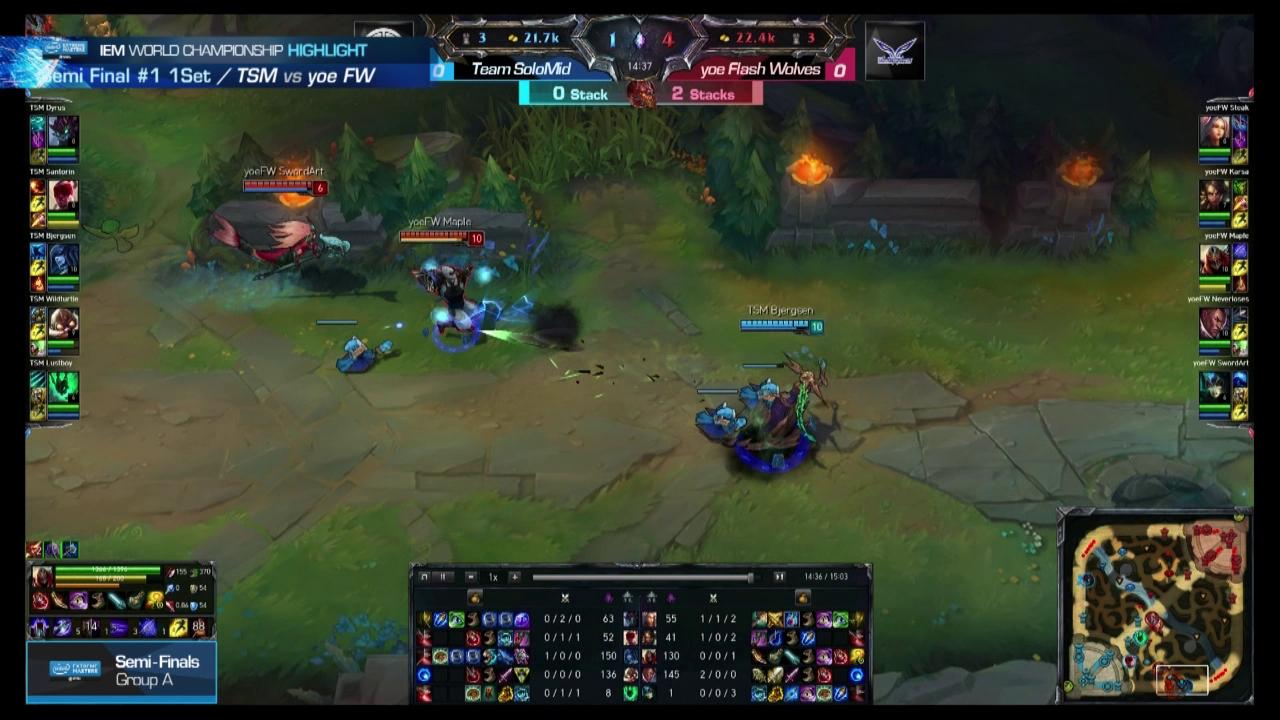Click the TSM team logo at top center
The height and width of the screenshot is (720, 1280).
385,35
